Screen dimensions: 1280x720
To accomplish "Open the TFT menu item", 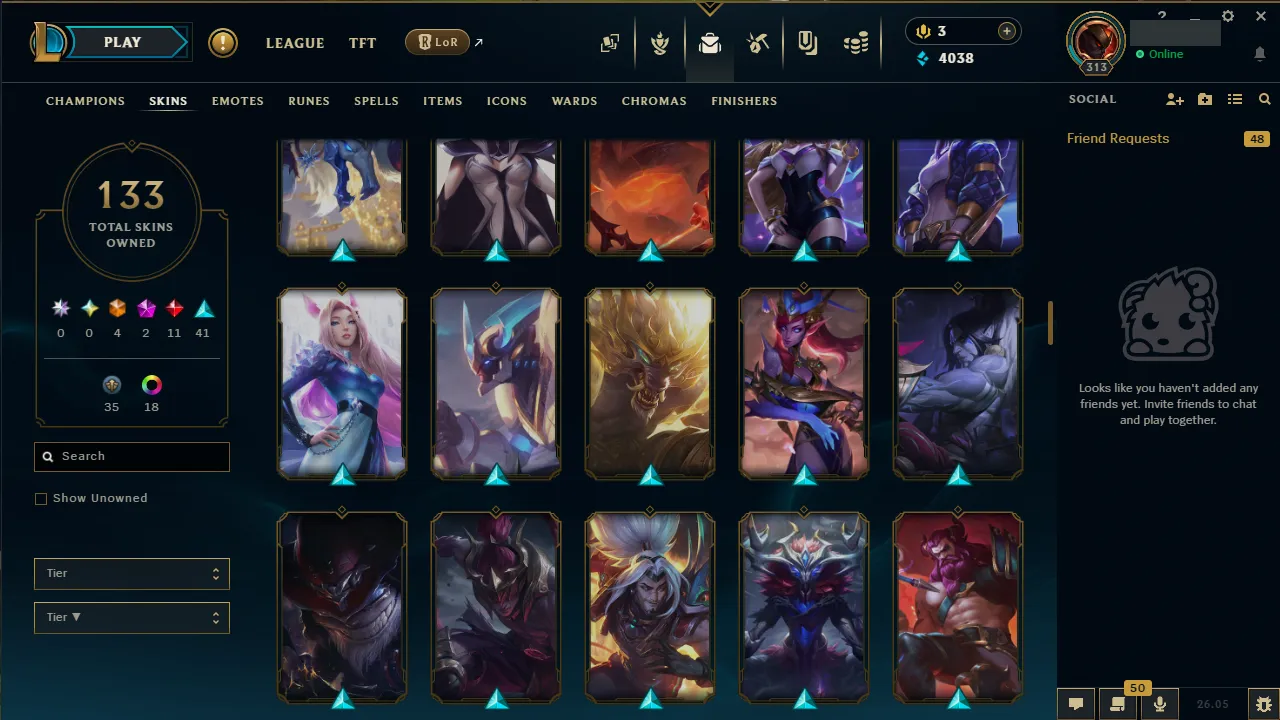I will click(362, 43).
